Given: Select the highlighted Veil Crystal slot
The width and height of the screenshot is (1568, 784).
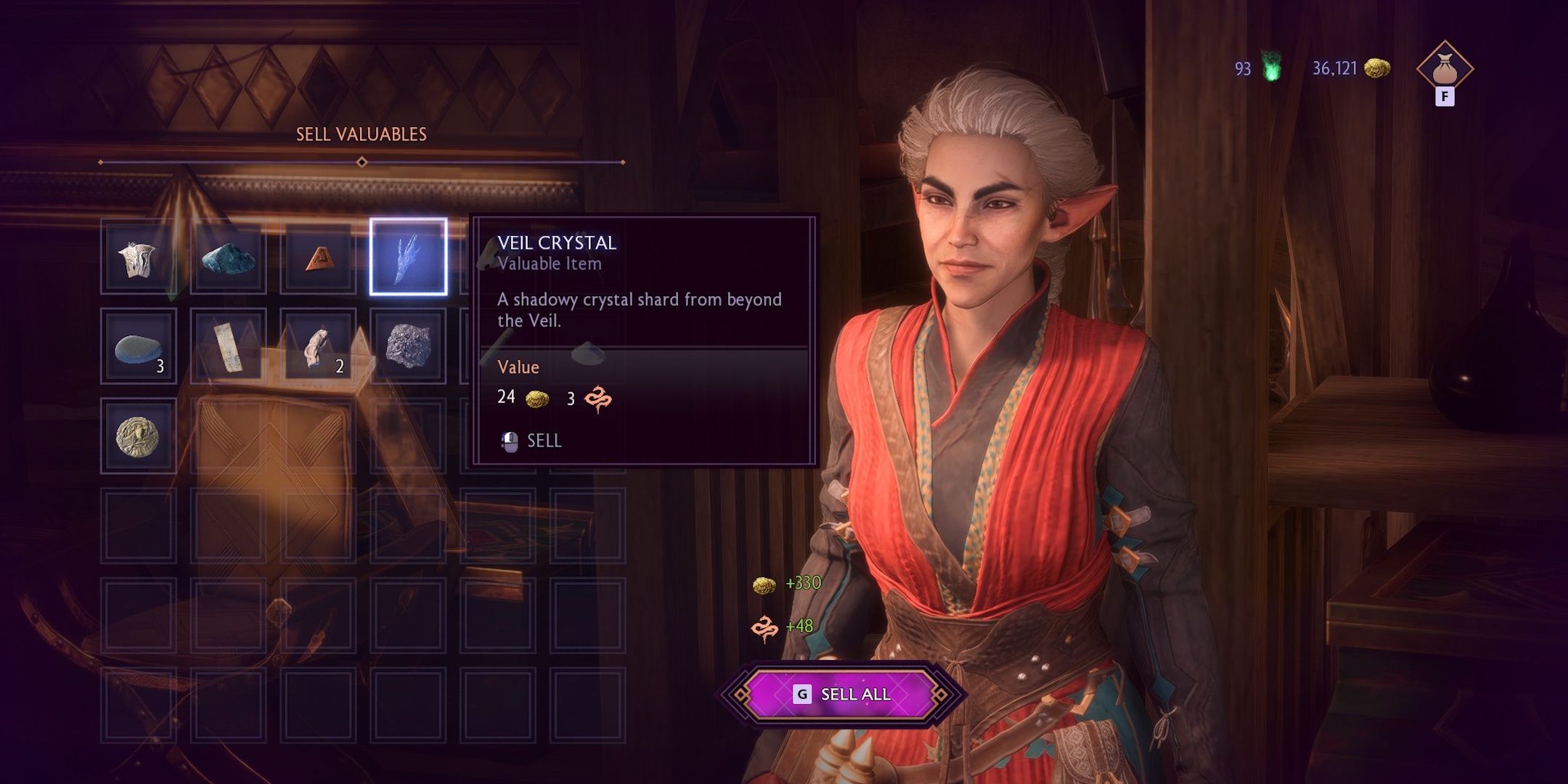Looking at the screenshot, I should point(408,257).
